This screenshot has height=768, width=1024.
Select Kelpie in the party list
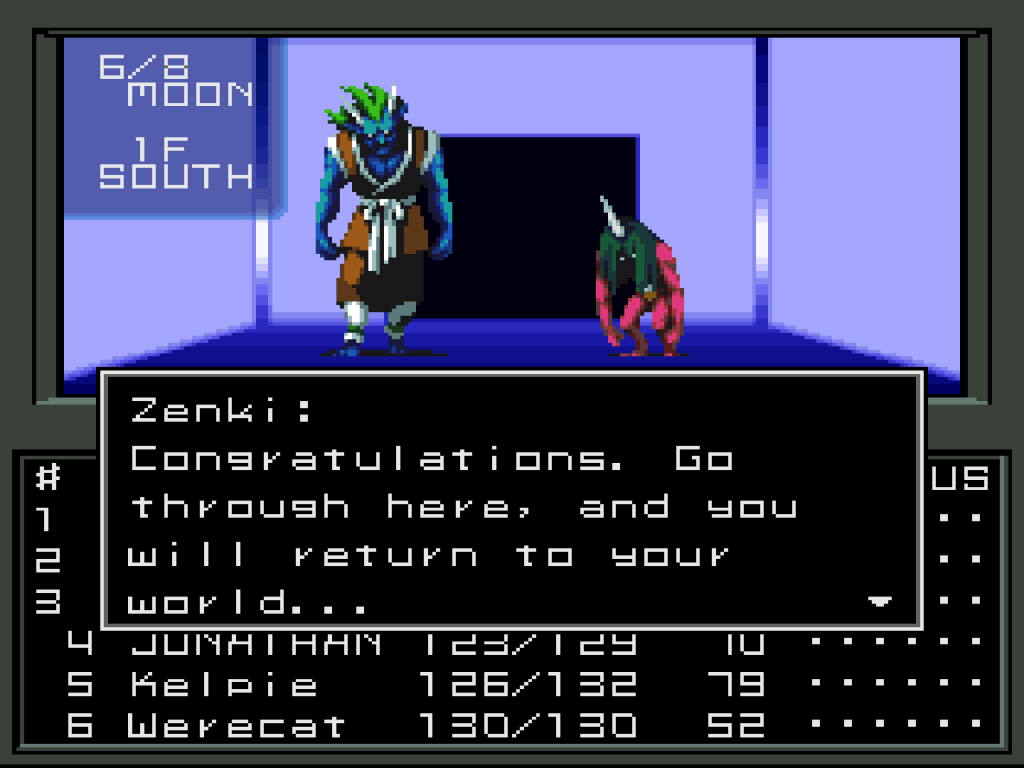tap(224, 685)
